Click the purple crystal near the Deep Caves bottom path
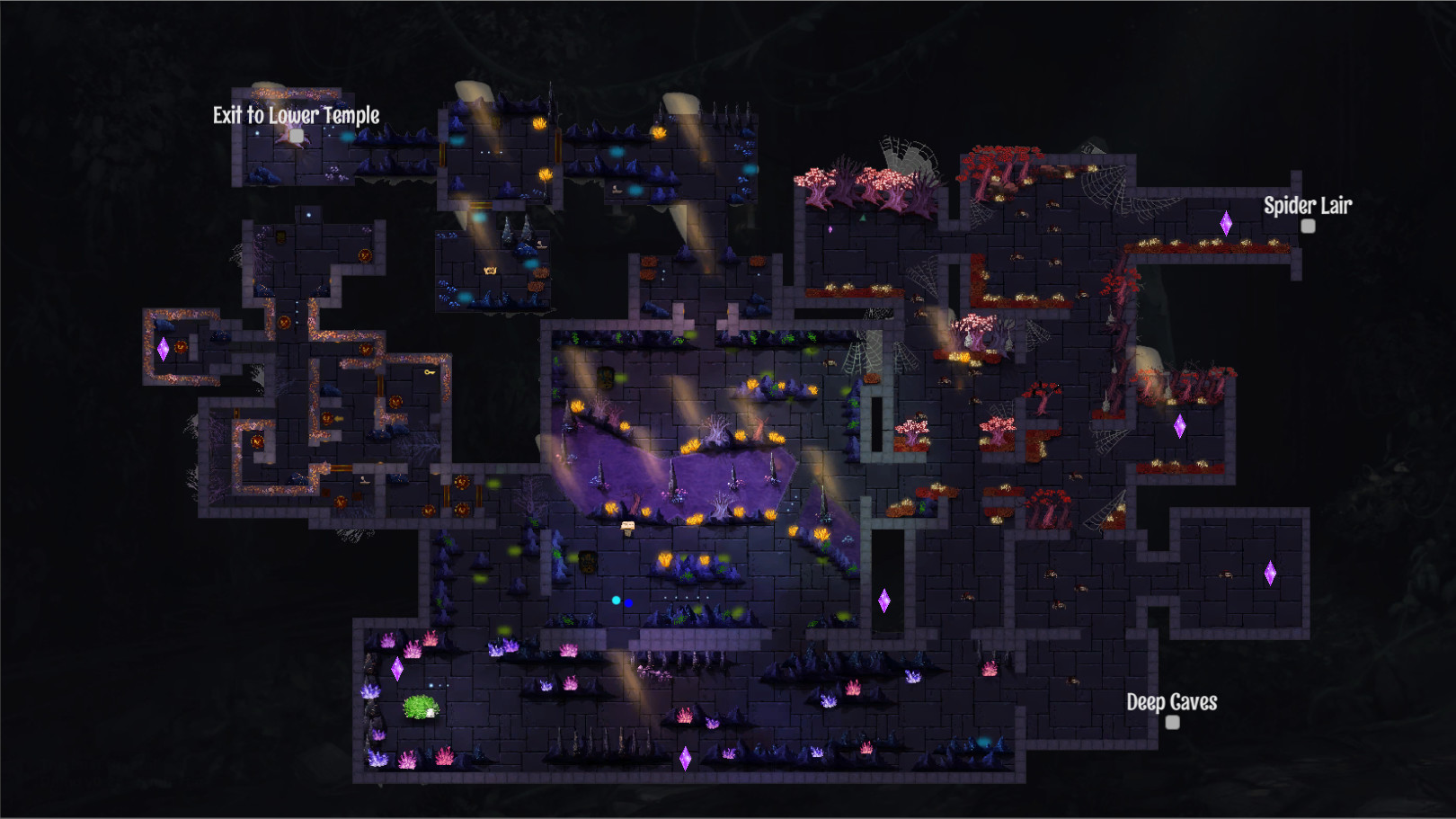 click(x=688, y=760)
